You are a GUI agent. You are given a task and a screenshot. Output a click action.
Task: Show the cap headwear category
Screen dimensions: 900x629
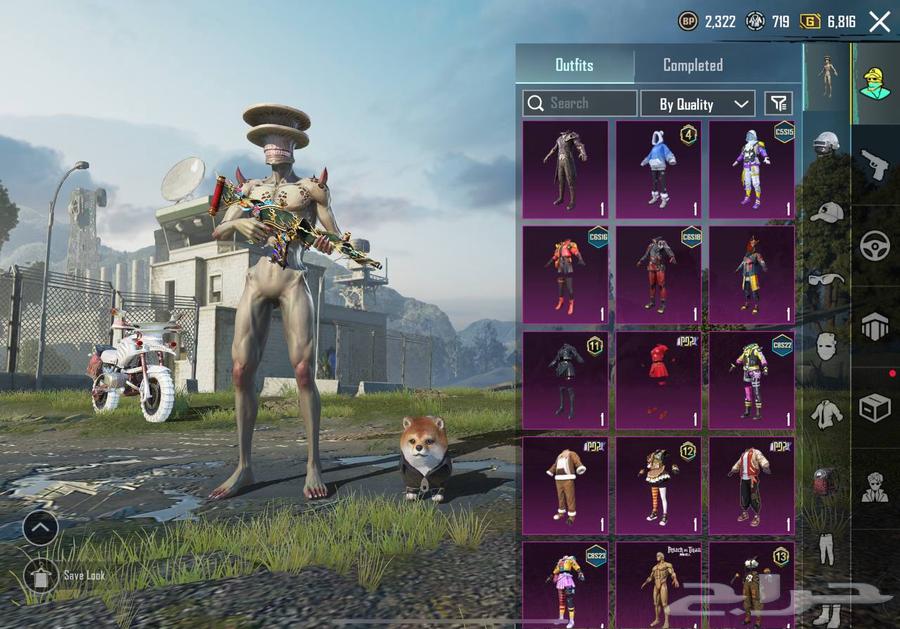[826, 212]
